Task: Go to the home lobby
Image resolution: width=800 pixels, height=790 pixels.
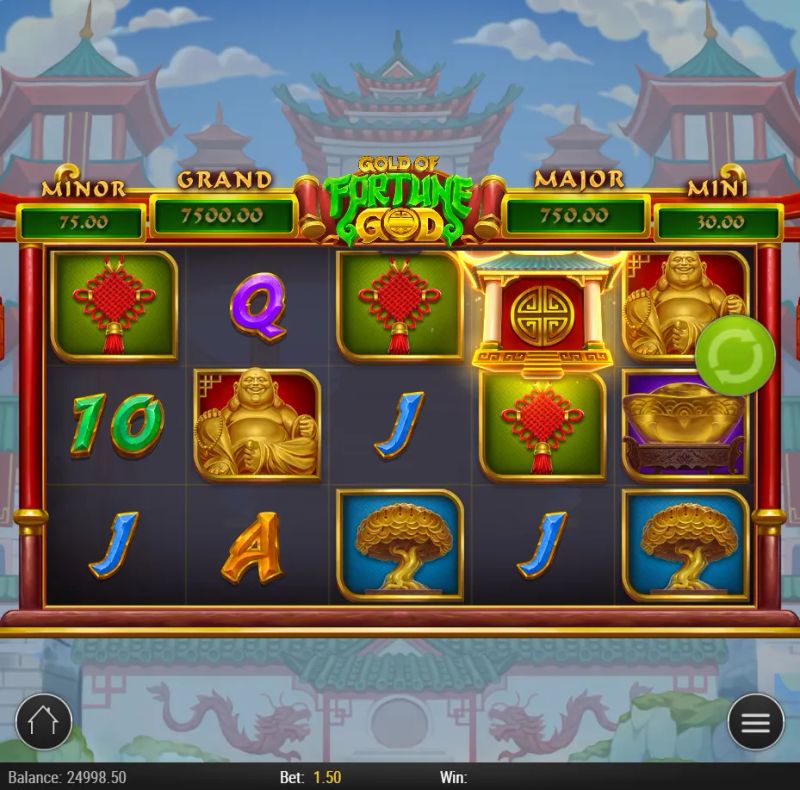Action: point(44,721)
